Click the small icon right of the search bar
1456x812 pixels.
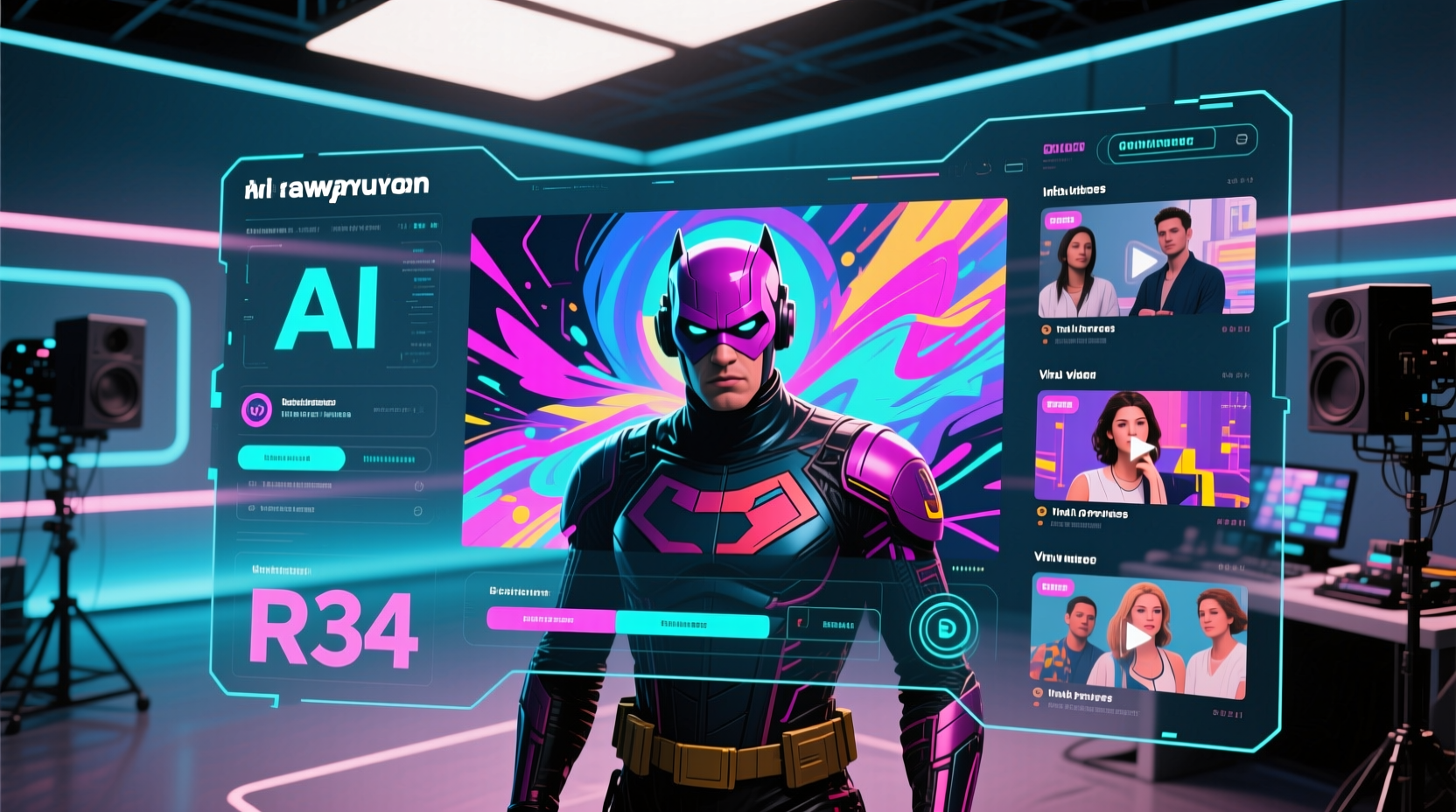pos(1241,140)
